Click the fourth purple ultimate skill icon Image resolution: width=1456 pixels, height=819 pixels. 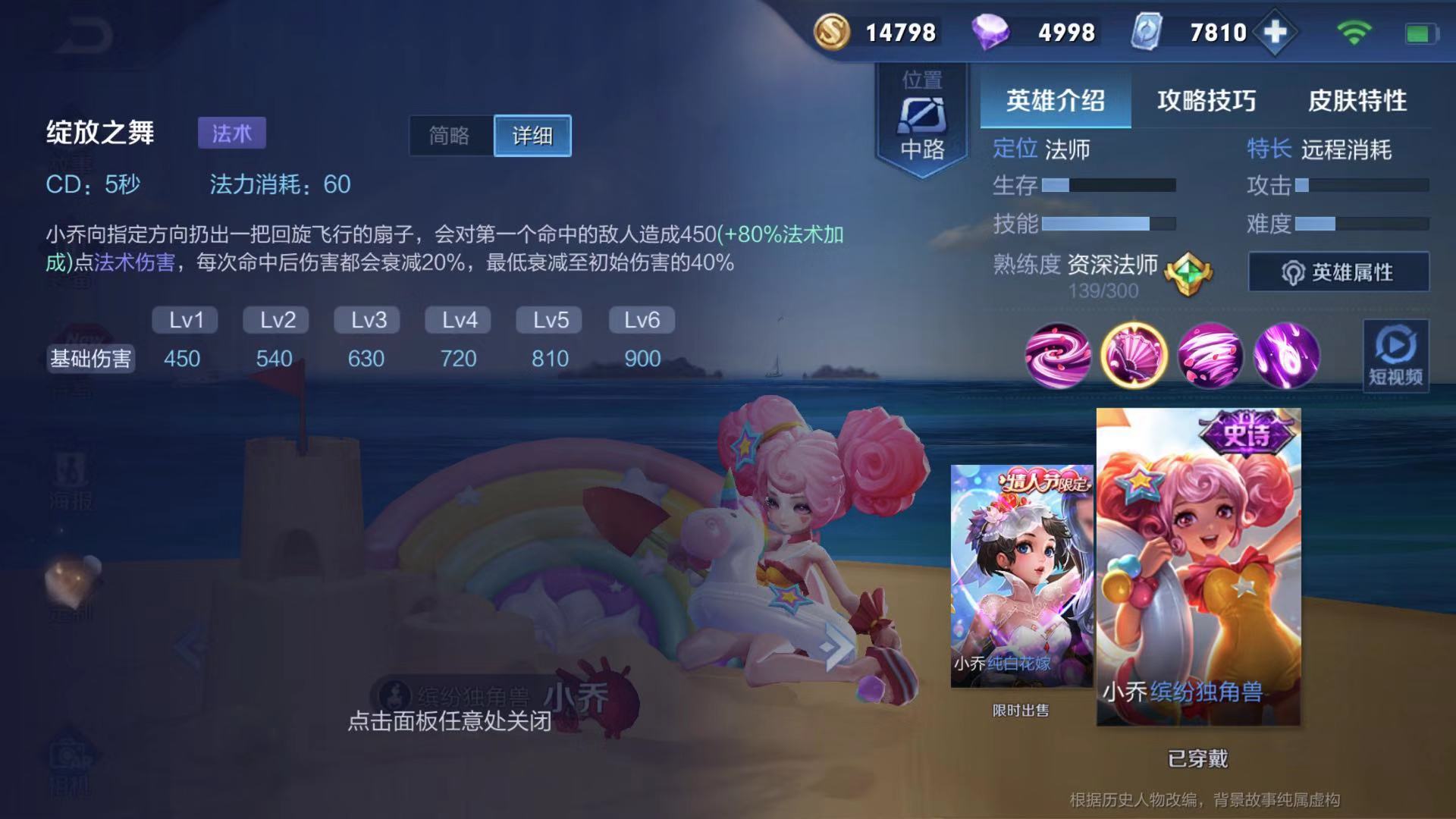[x=1288, y=357]
